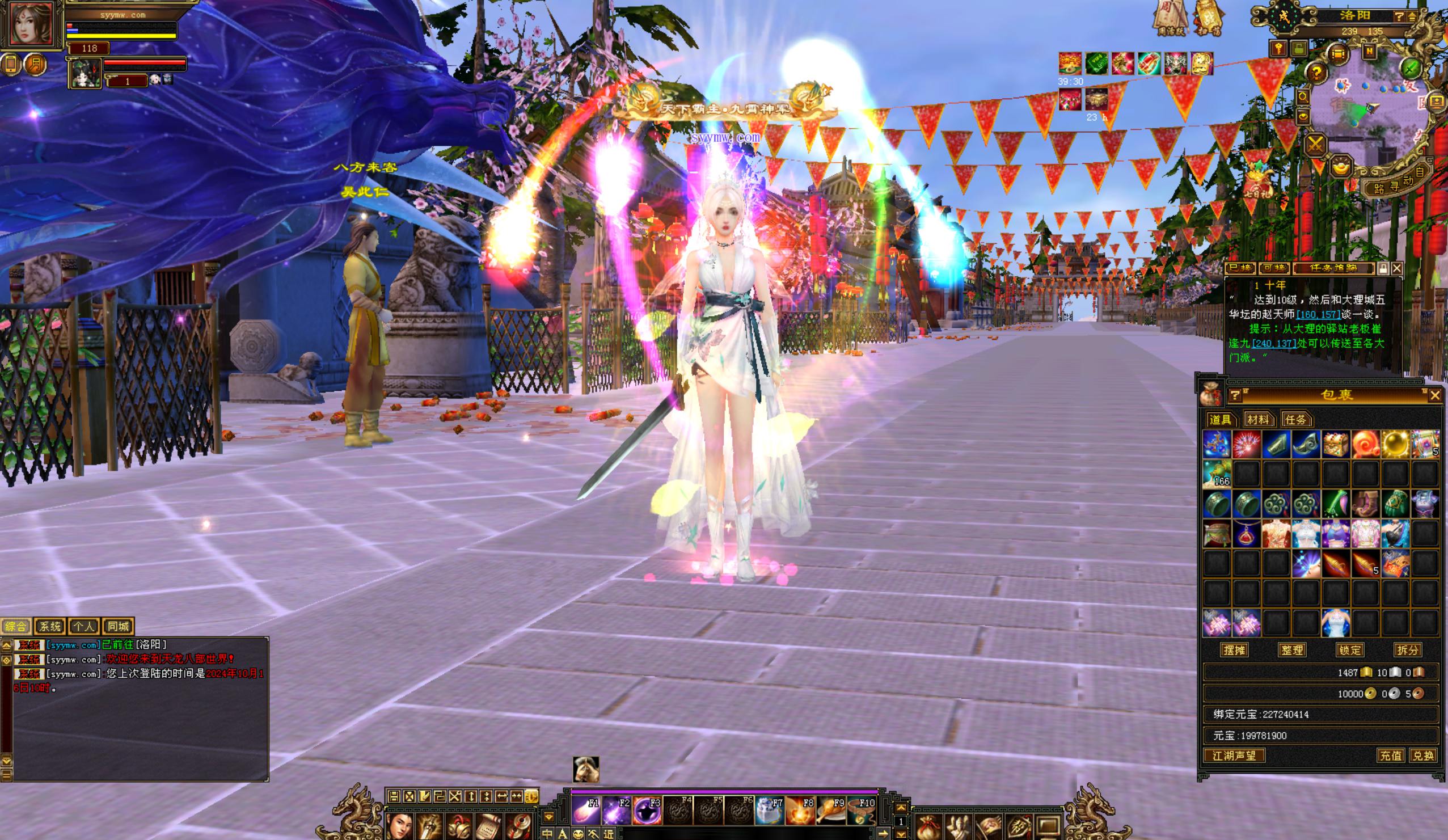The width and height of the screenshot is (1448, 840).
Task: Switch to the 材料 materials tab
Action: tap(1259, 419)
